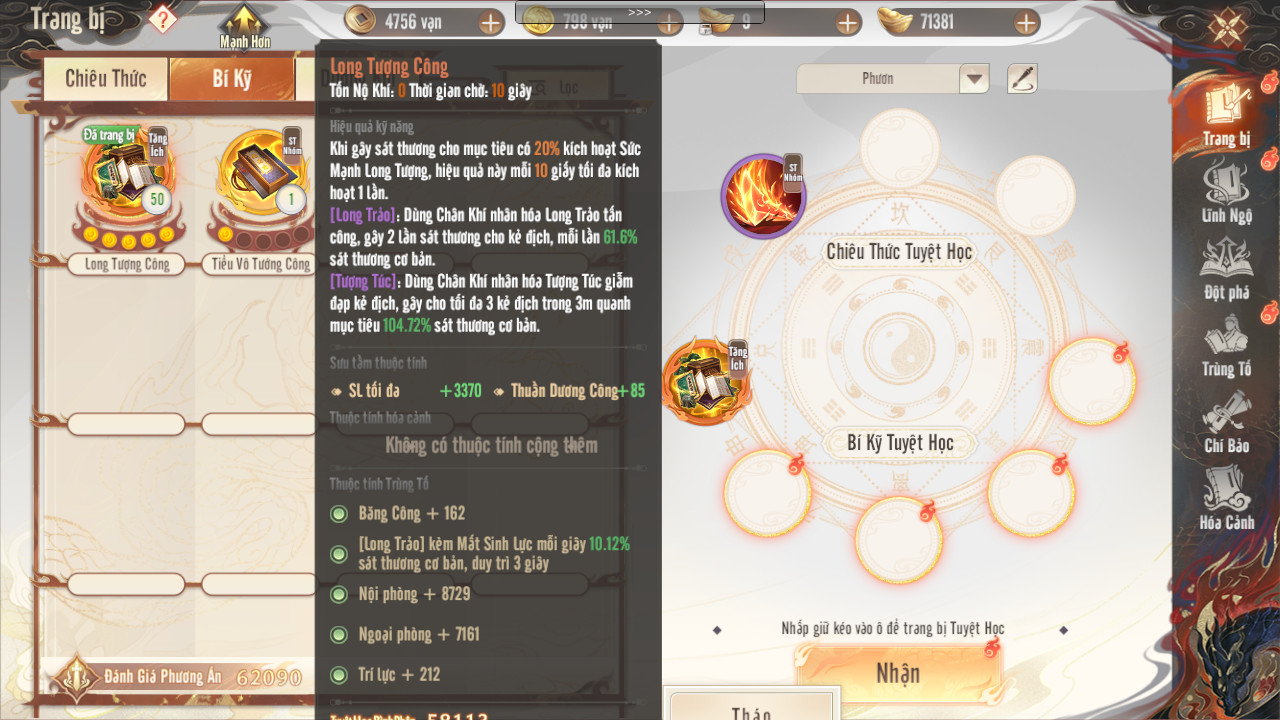Open the Trùng Tố section
Viewport: 1280px width, 720px height.
[x=1226, y=347]
